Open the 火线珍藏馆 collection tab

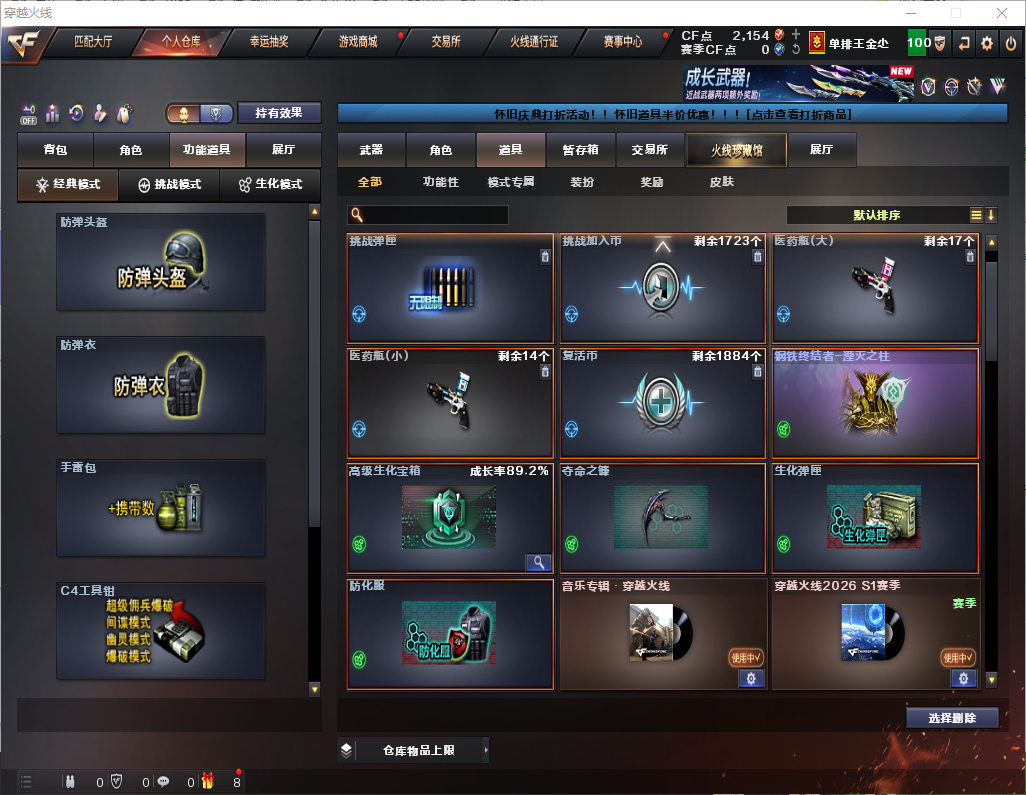pos(736,150)
